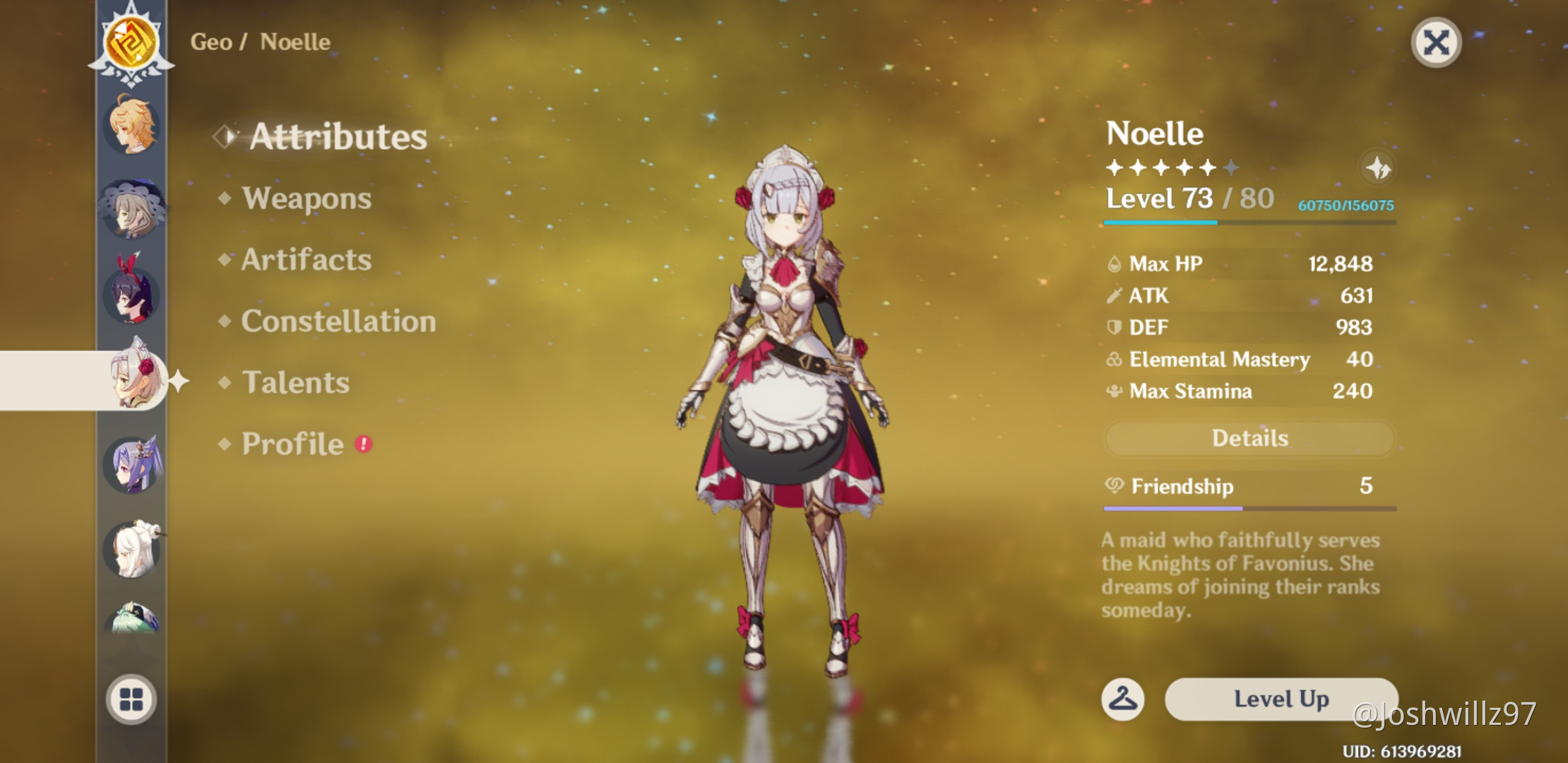Viewport: 1568px width, 763px height.
Task: Close the character screen via the X button
Action: tap(1437, 42)
